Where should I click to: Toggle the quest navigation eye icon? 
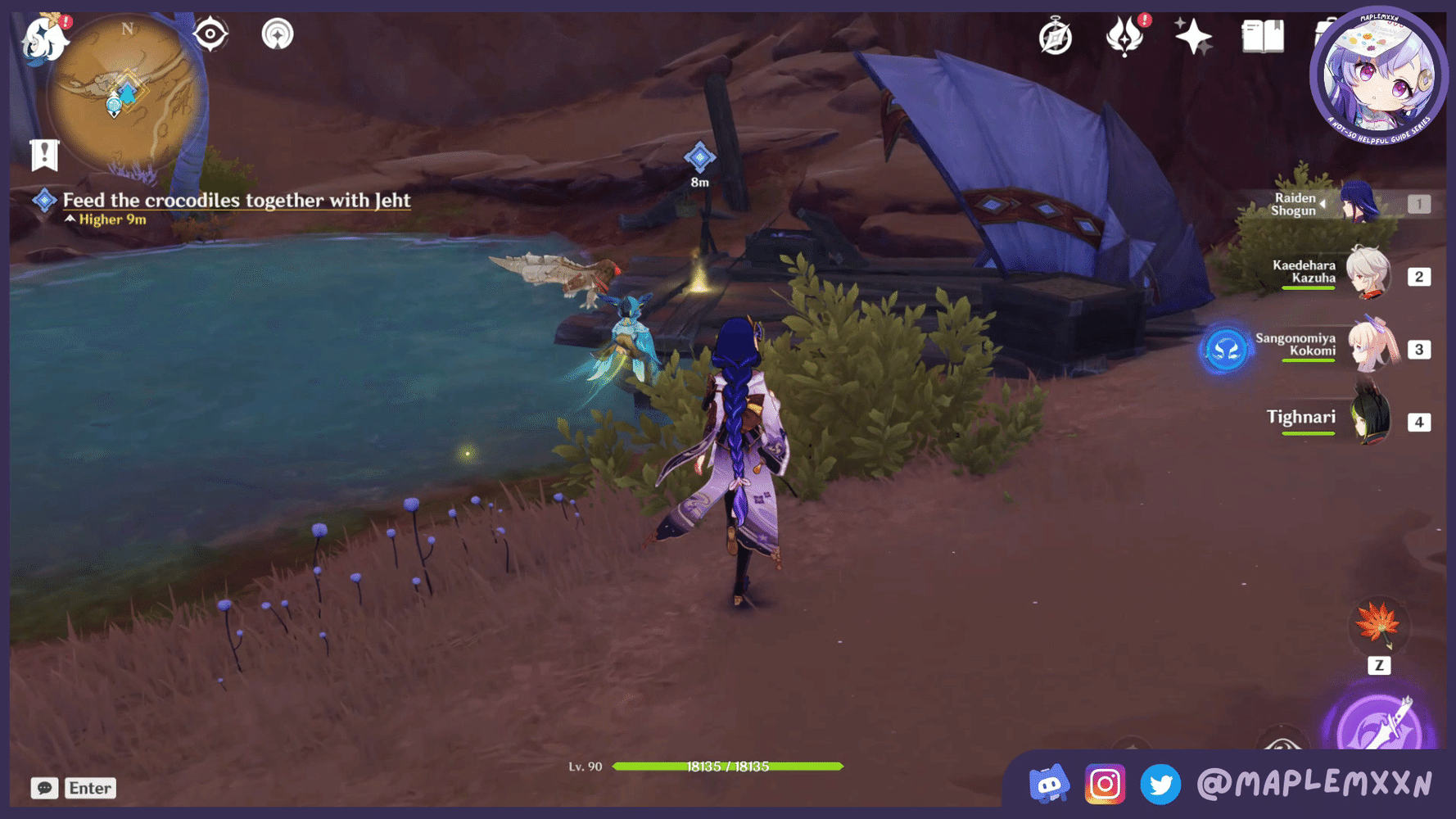(x=210, y=34)
